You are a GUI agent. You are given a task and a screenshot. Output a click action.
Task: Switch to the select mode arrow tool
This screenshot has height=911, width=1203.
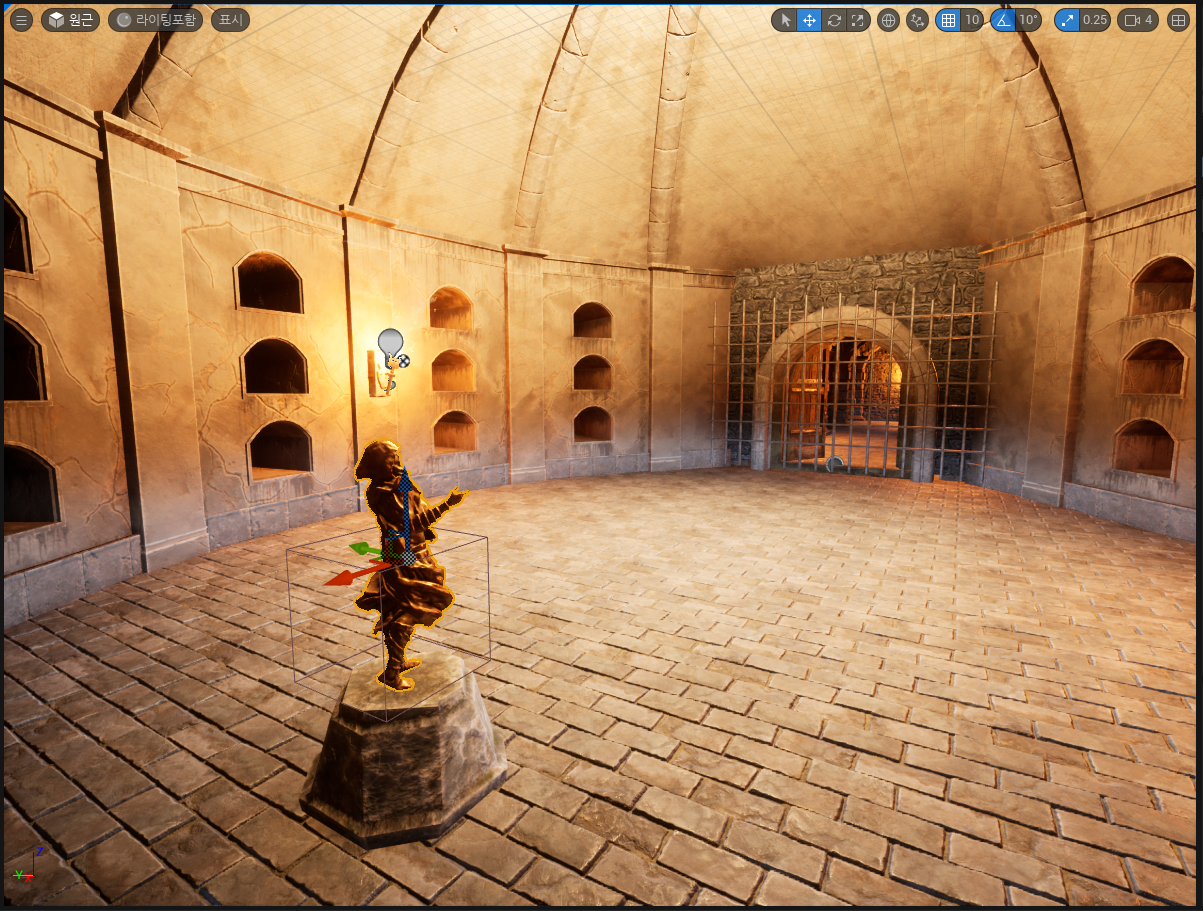point(785,20)
